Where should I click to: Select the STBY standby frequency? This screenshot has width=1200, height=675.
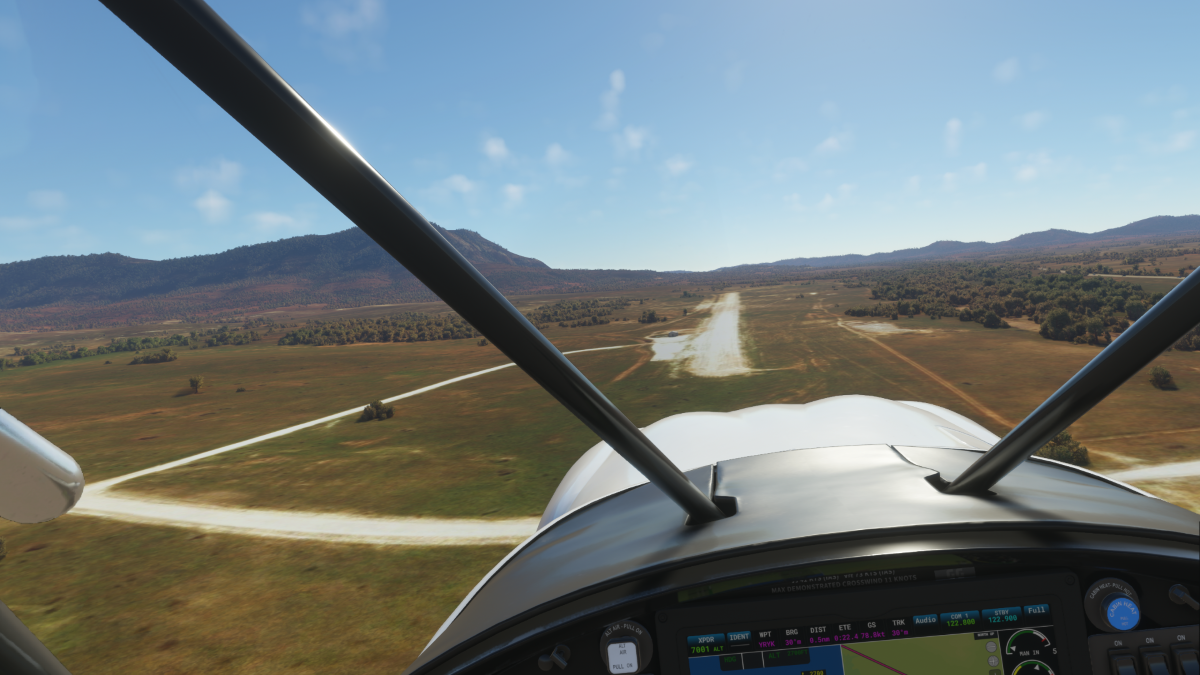1000,615
